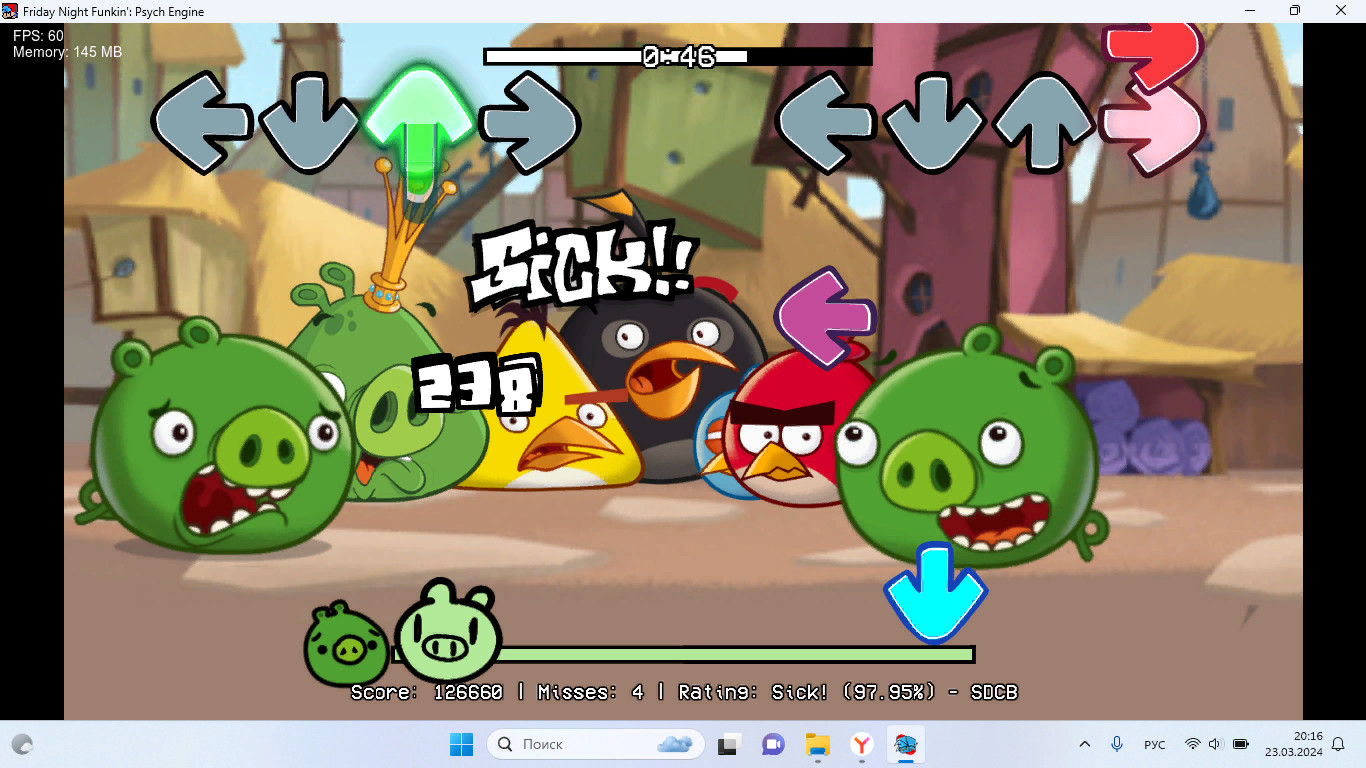Viewport: 1366px width, 768px height.
Task: Open Microsoft Teams chat from the taskbar
Action: 773,744
